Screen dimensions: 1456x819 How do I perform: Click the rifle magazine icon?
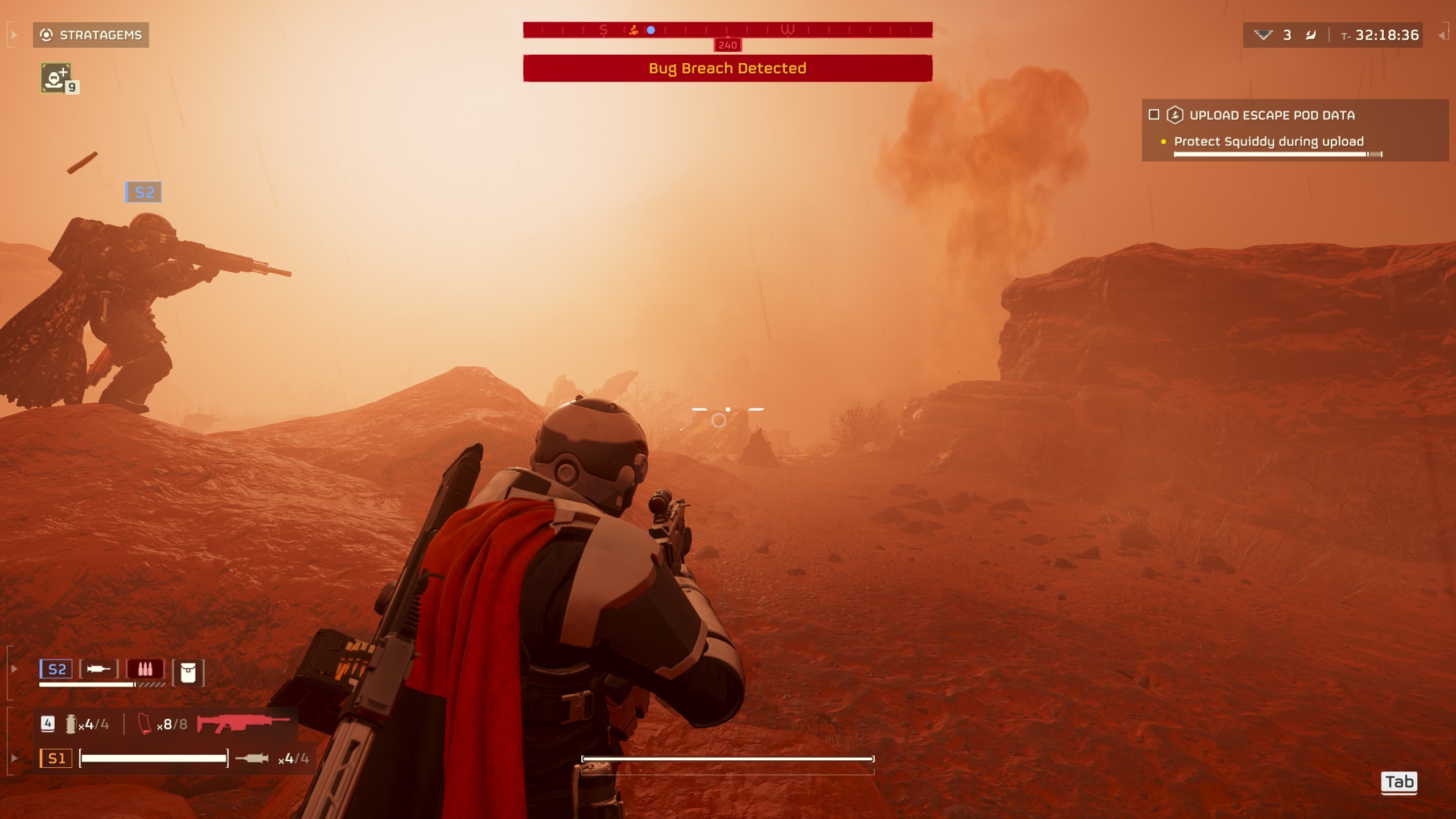(145, 724)
